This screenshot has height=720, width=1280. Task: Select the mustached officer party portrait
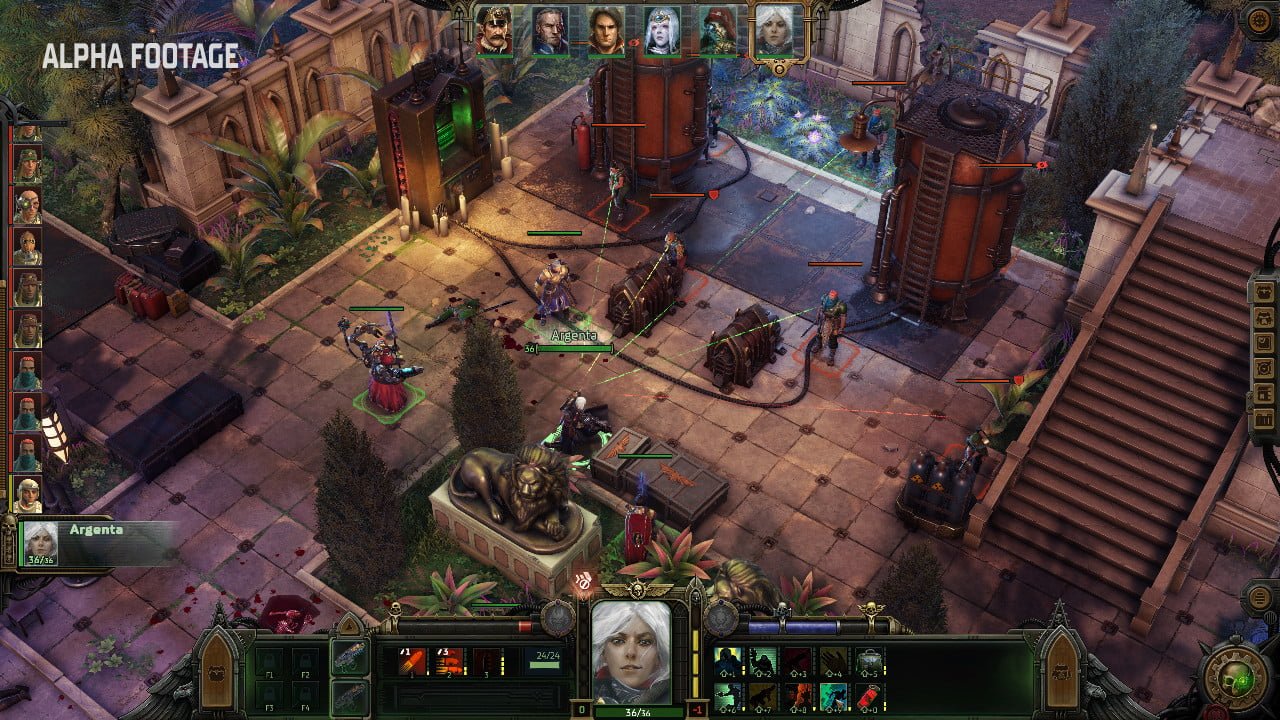(x=494, y=30)
